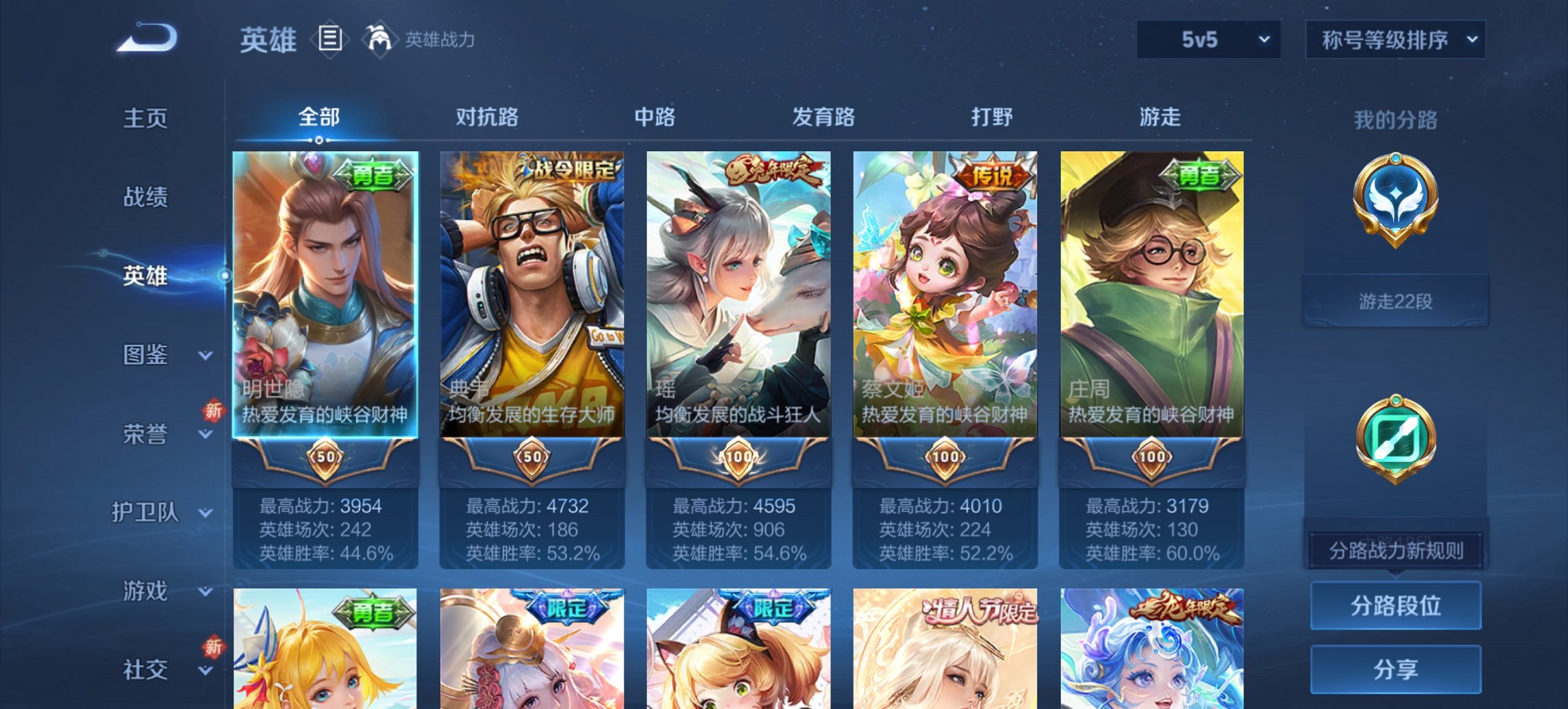Switch to the 发育路 lane tab
Screen dimensions: 1568x709
[x=823, y=117]
